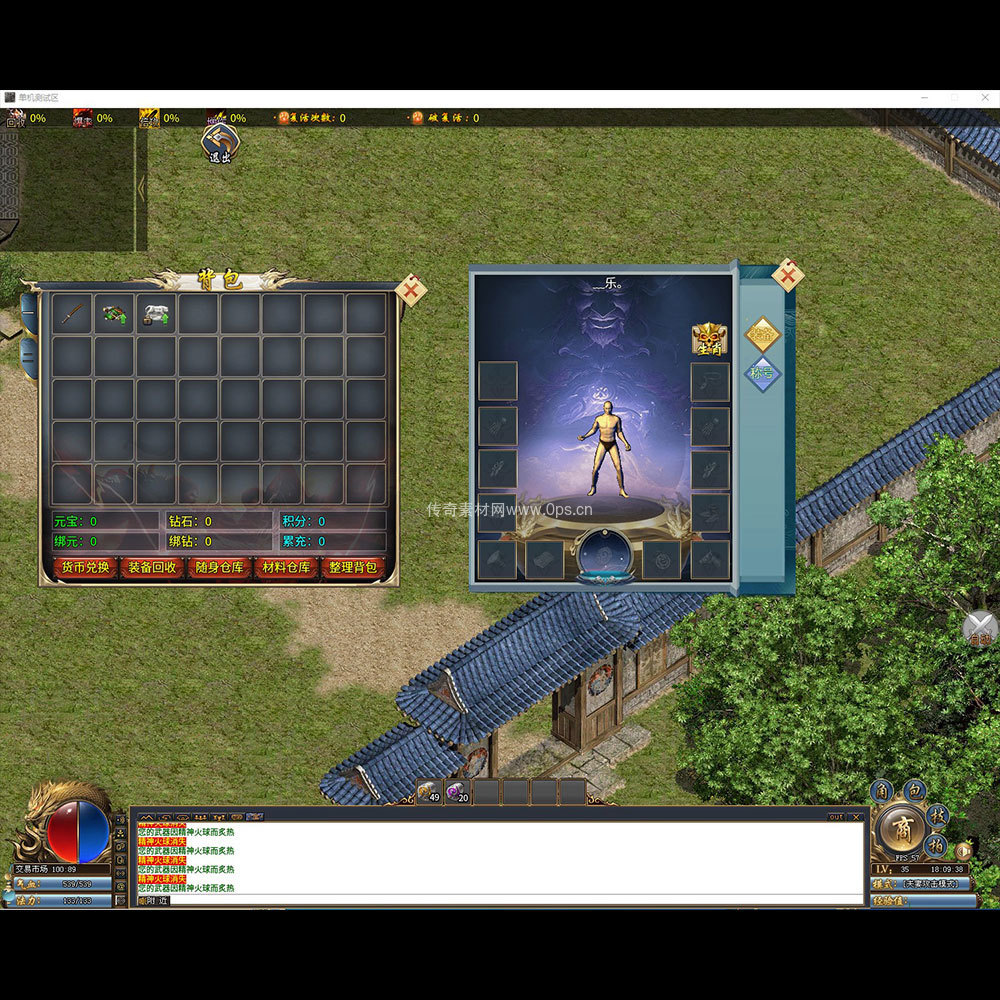Close the game window from title bar
The width and height of the screenshot is (1000, 1000).
[983, 97]
